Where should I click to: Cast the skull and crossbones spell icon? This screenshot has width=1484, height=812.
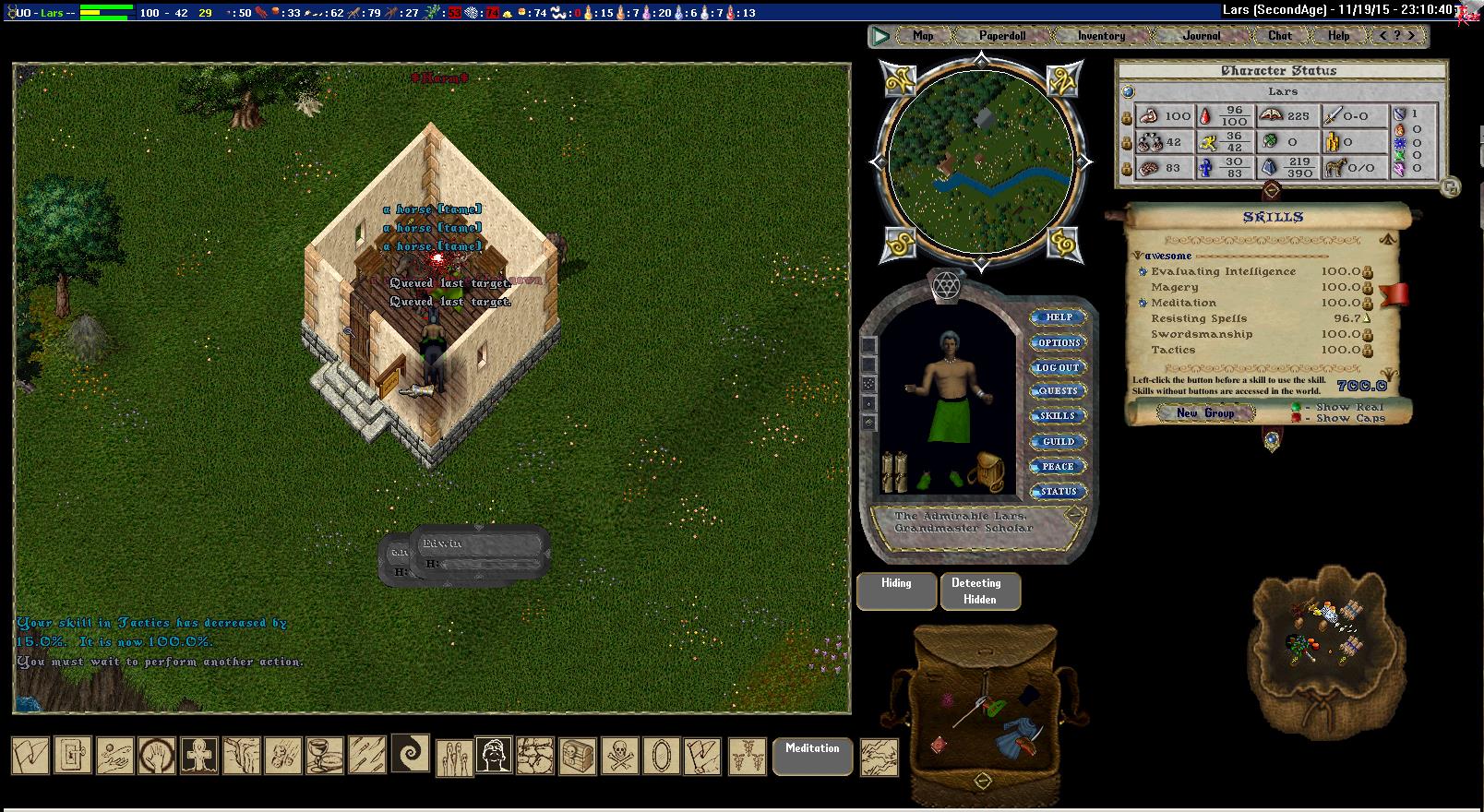coord(618,756)
